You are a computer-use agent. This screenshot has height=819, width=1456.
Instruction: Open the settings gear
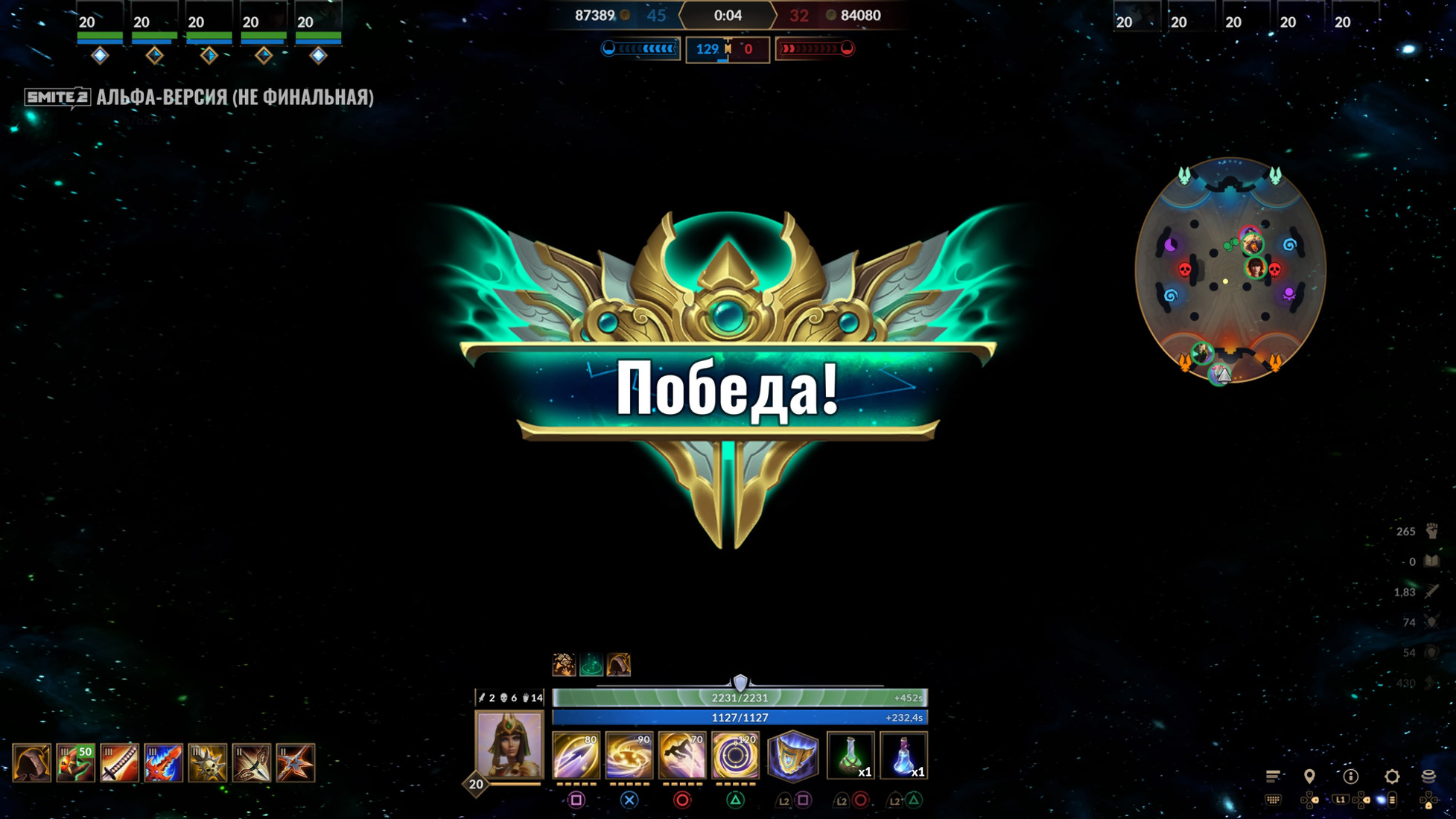coord(1391,777)
